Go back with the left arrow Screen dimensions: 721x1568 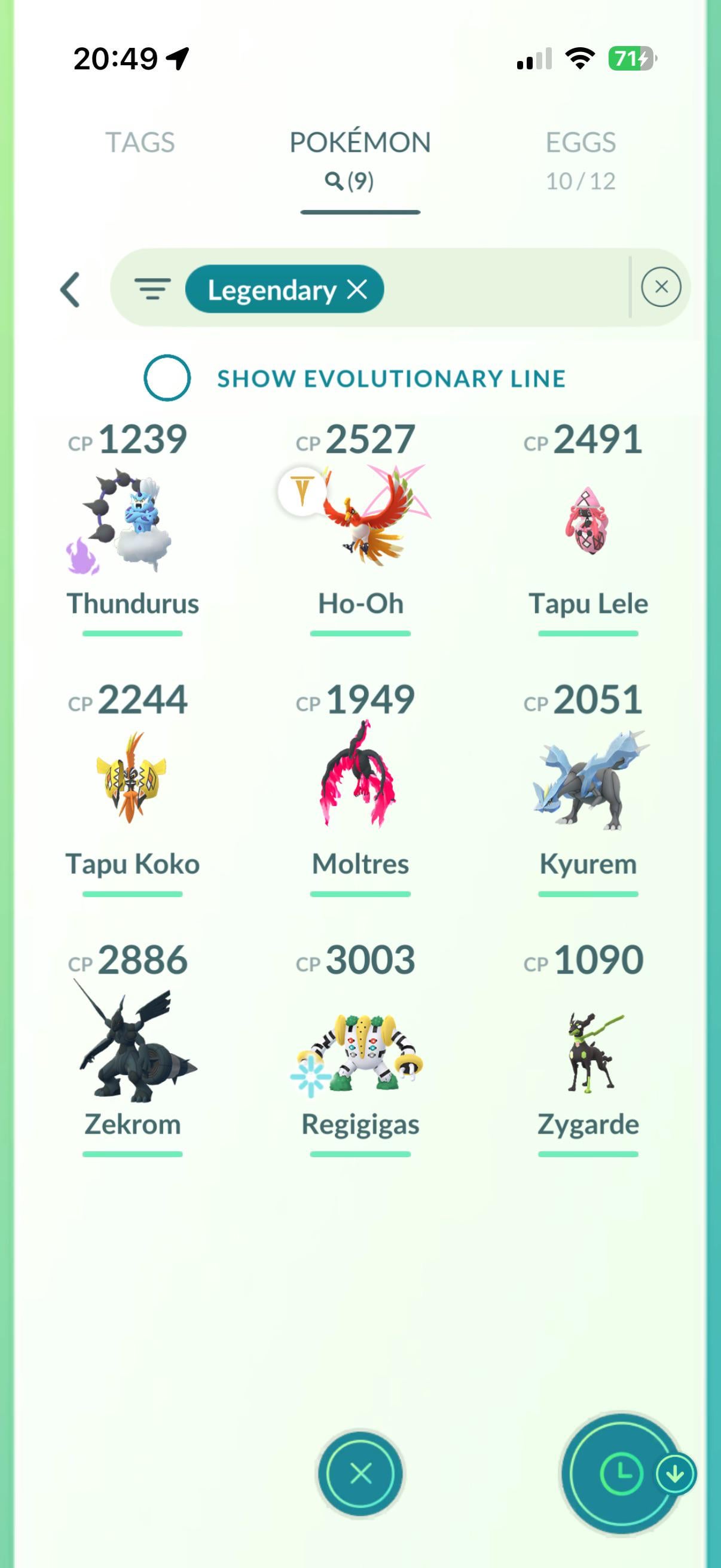coord(71,289)
